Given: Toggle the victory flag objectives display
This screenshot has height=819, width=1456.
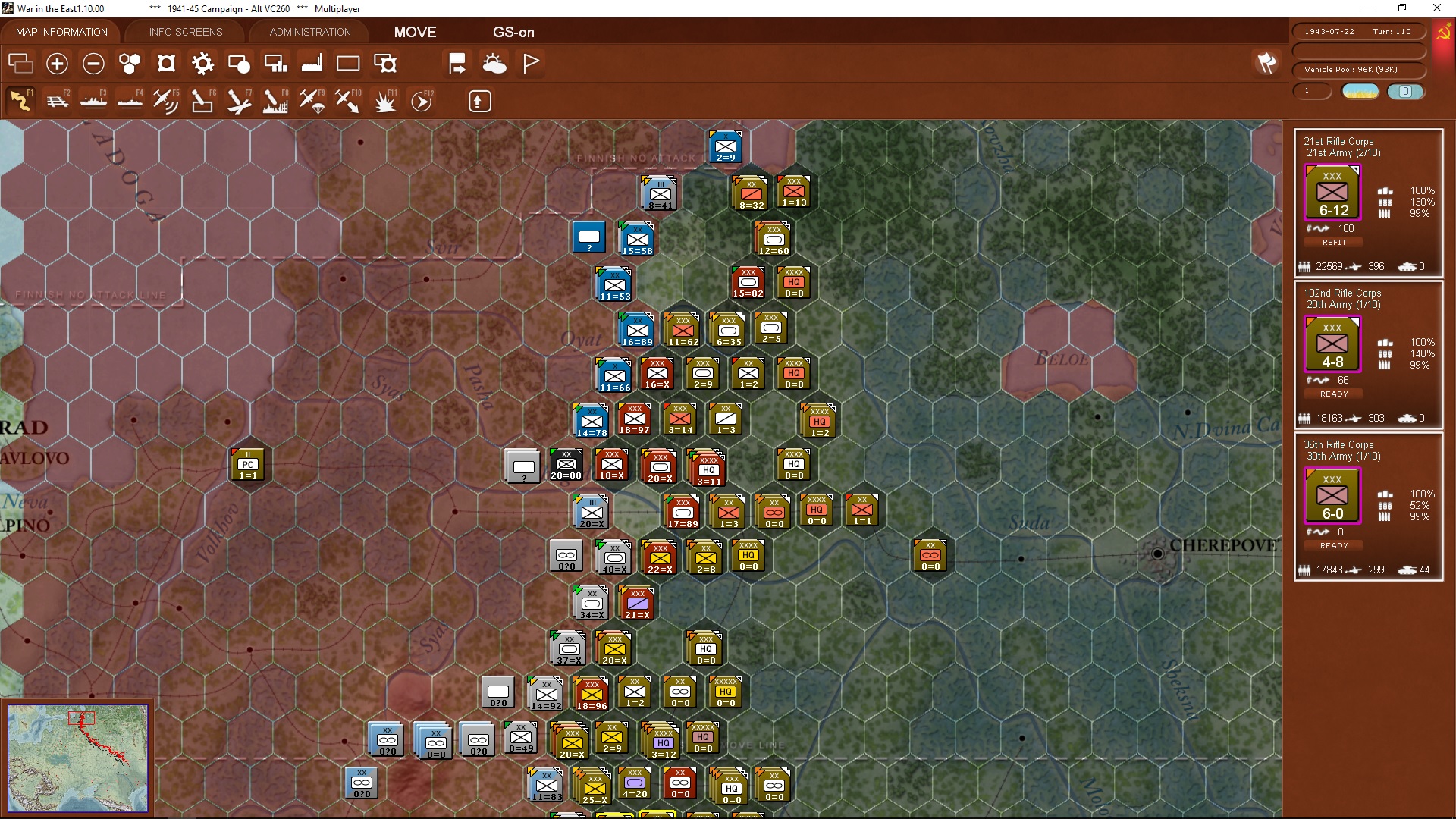Looking at the screenshot, I should 530,64.
